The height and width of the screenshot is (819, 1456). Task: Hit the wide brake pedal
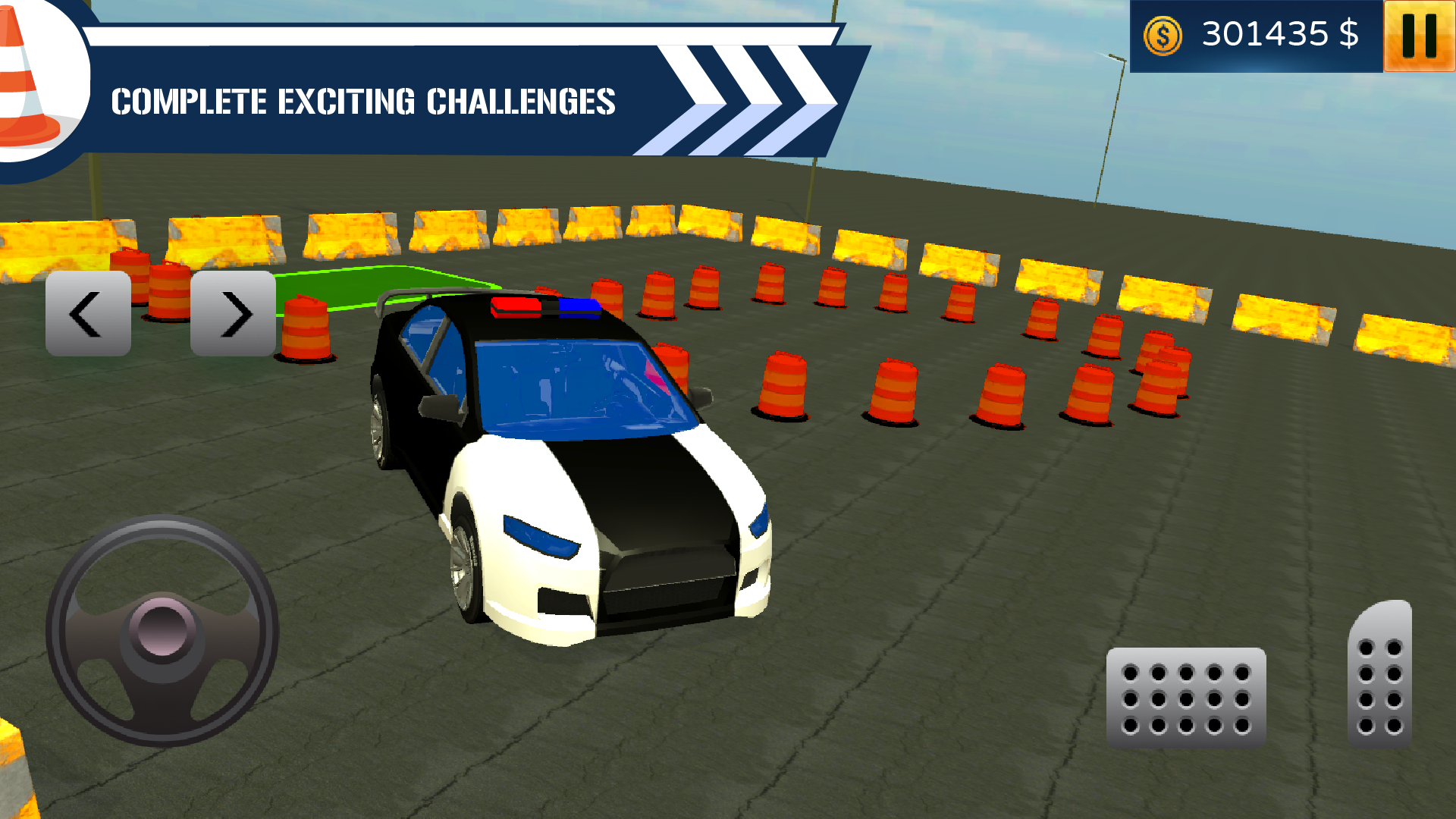click(1186, 698)
